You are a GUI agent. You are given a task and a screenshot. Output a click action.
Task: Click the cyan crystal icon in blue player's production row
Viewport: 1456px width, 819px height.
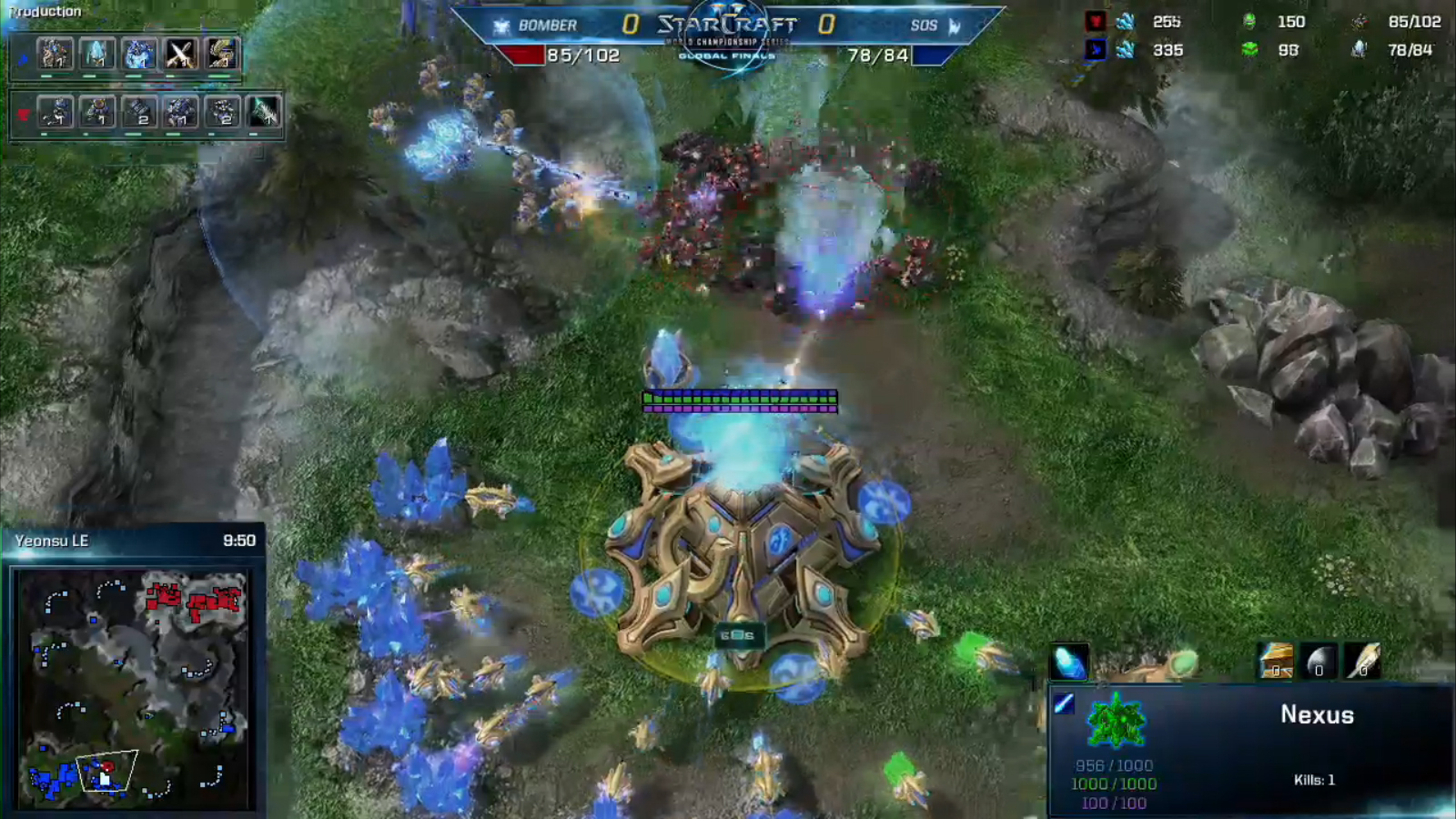(96, 55)
